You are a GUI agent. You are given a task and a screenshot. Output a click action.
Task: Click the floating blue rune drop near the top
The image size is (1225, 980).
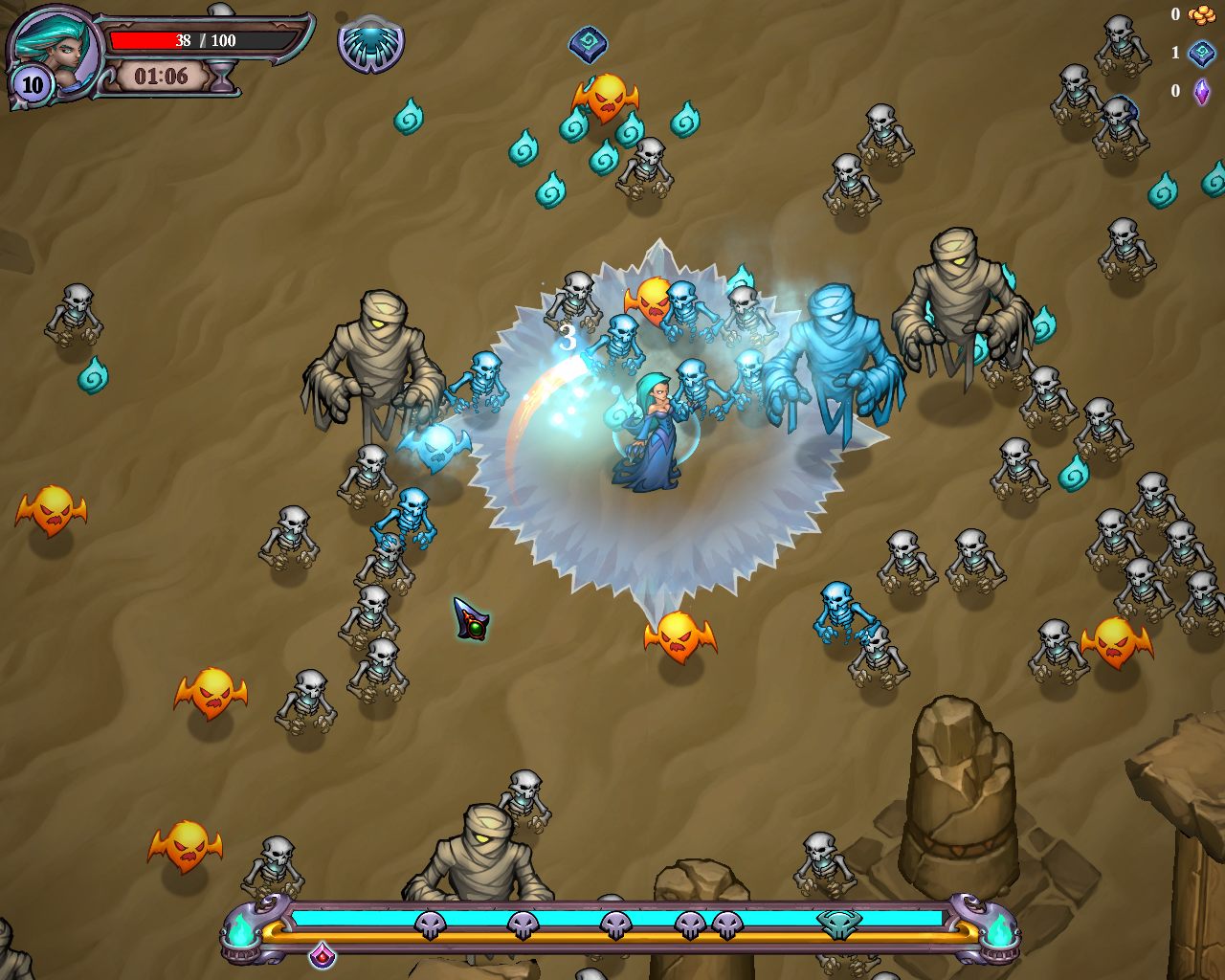pos(587,43)
